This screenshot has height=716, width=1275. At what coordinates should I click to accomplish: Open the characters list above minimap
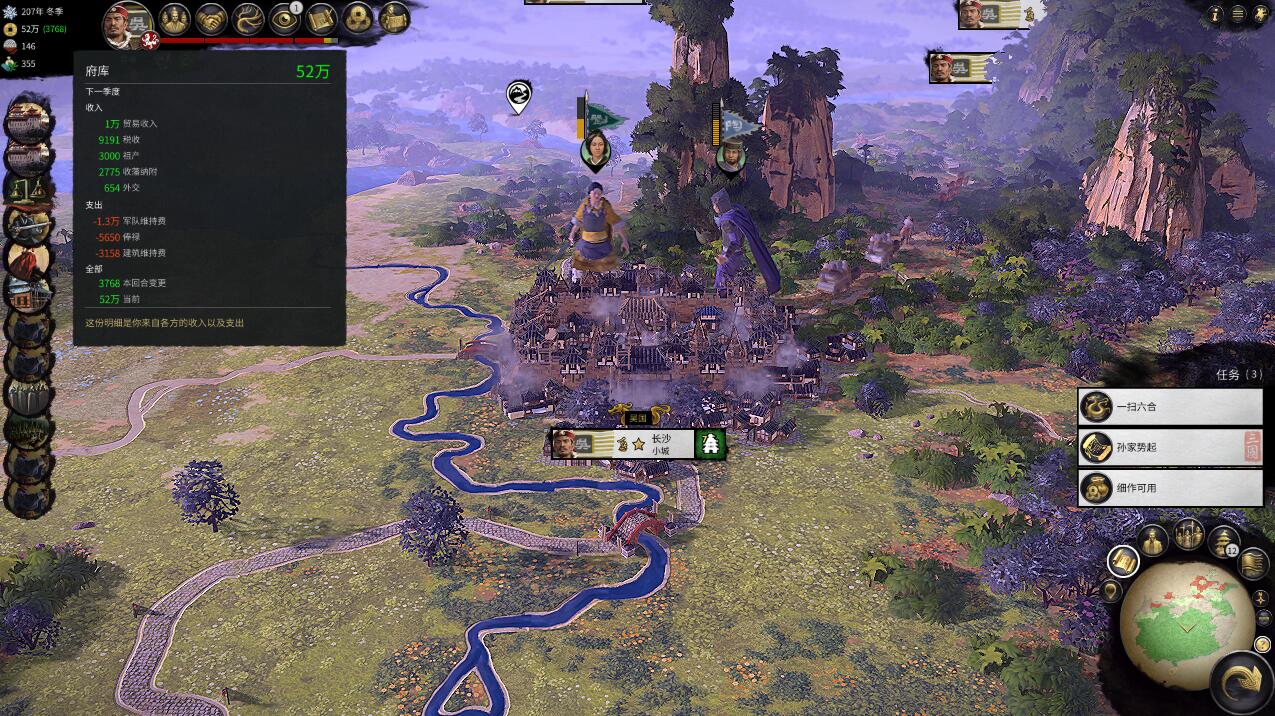coord(1154,540)
